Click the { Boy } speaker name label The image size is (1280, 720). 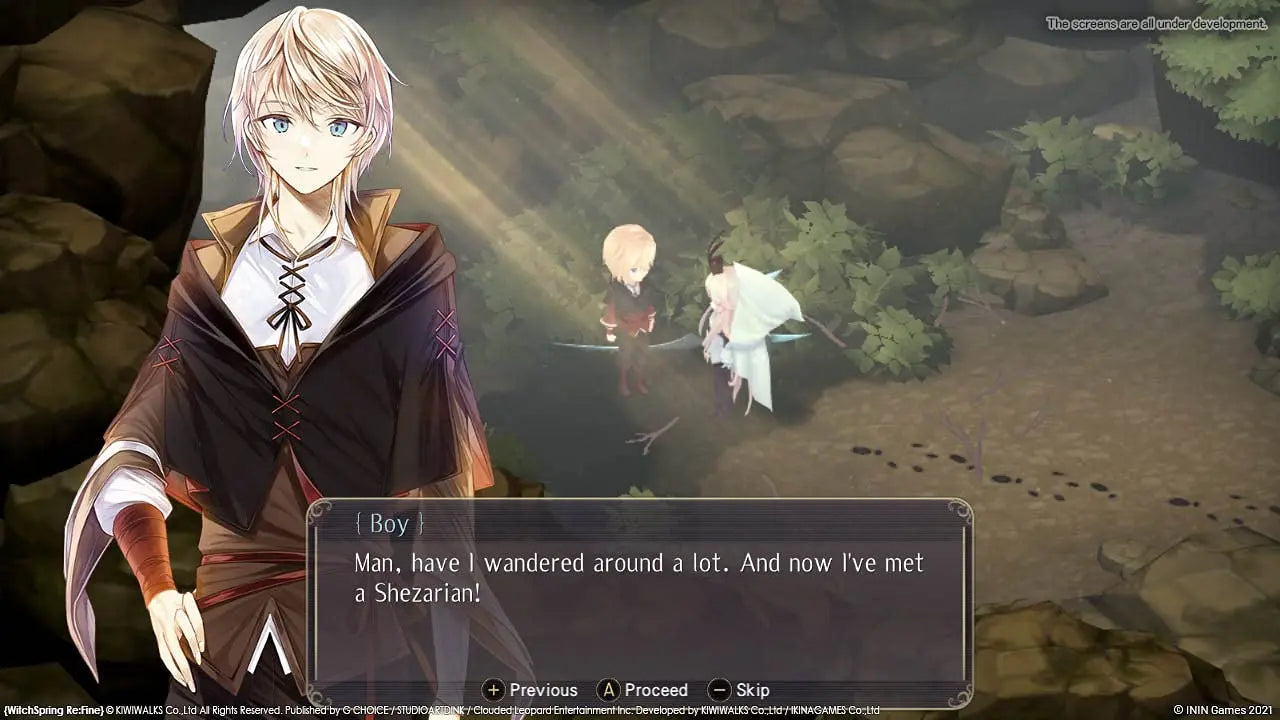pos(388,523)
